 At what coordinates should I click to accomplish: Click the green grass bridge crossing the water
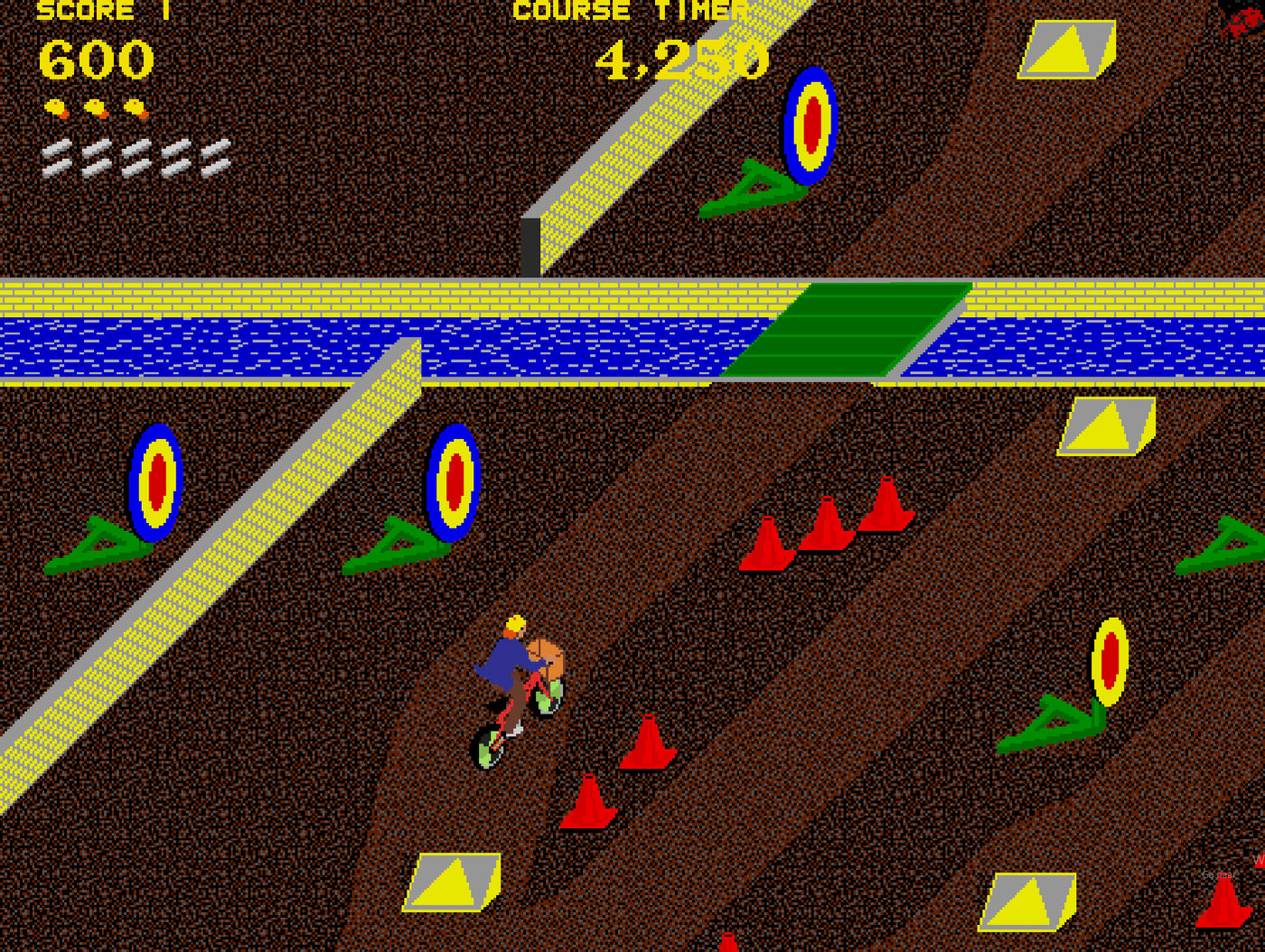click(845, 328)
